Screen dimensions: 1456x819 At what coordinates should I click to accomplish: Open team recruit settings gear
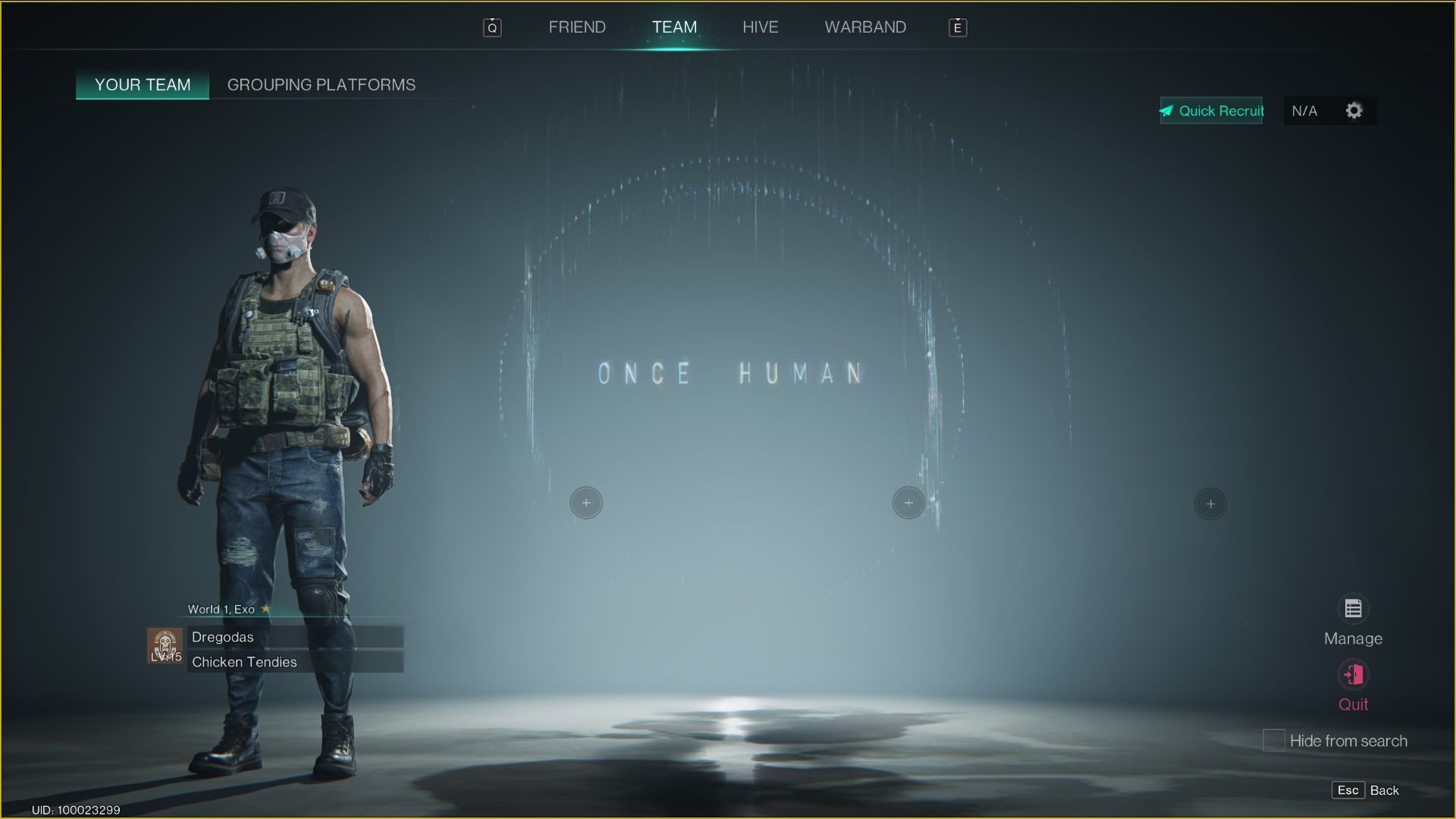pyautogui.click(x=1354, y=111)
